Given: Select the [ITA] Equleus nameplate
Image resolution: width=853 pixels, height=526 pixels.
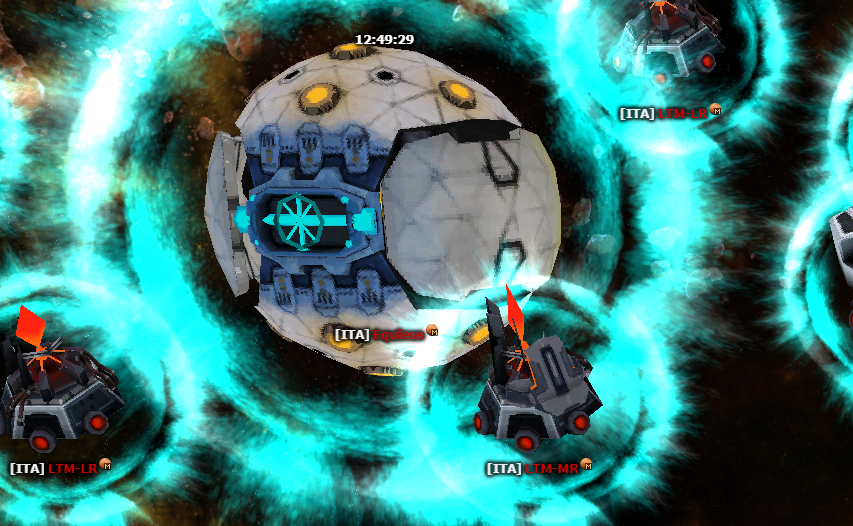Looking at the screenshot, I should click(379, 334).
